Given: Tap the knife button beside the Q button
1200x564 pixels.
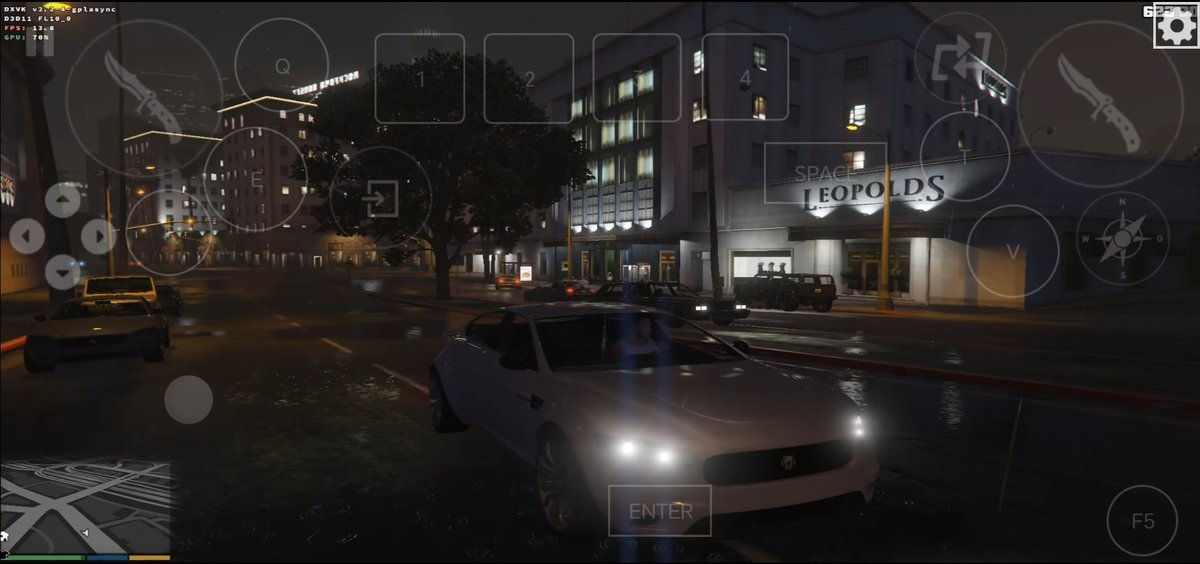Looking at the screenshot, I should pos(144,98).
